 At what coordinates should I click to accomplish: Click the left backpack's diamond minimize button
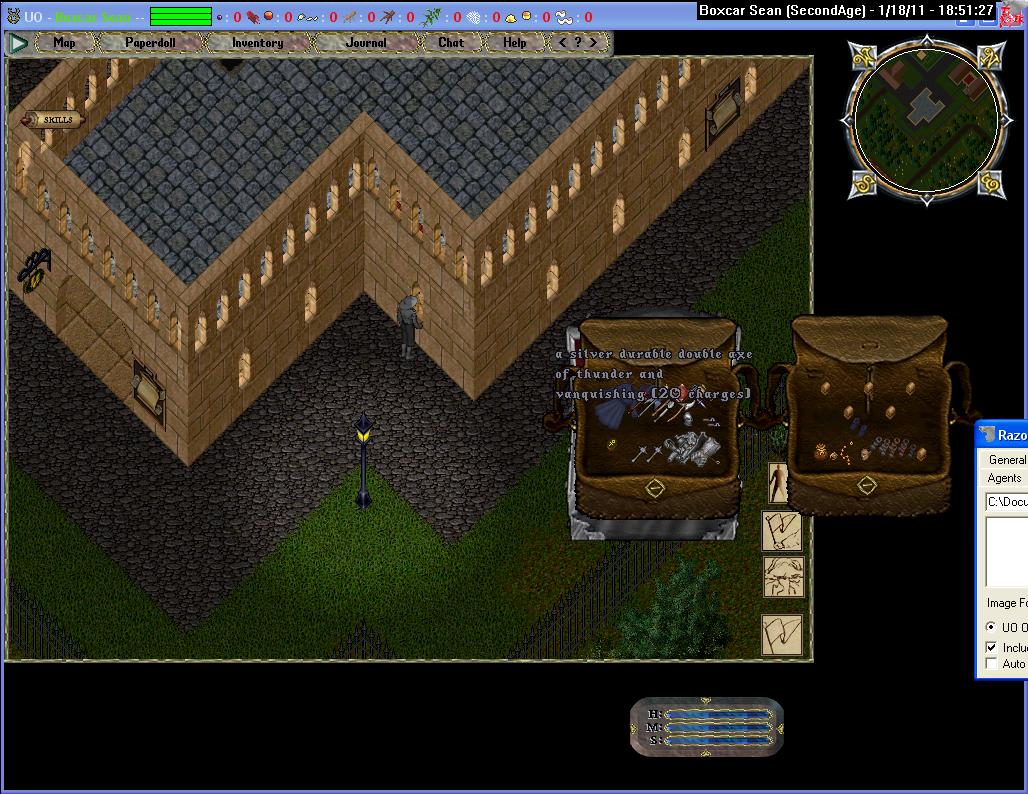pos(654,488)
